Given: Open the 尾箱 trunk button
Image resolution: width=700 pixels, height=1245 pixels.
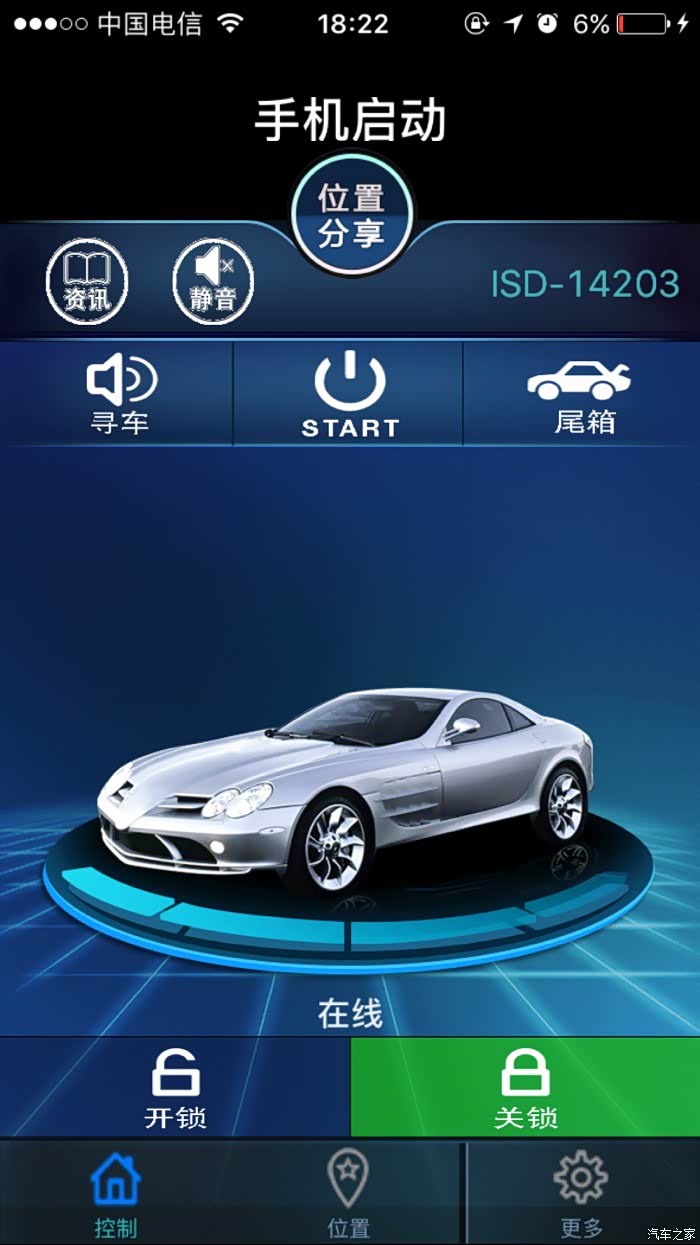Looking at the screenshot, I should point(583,395).
